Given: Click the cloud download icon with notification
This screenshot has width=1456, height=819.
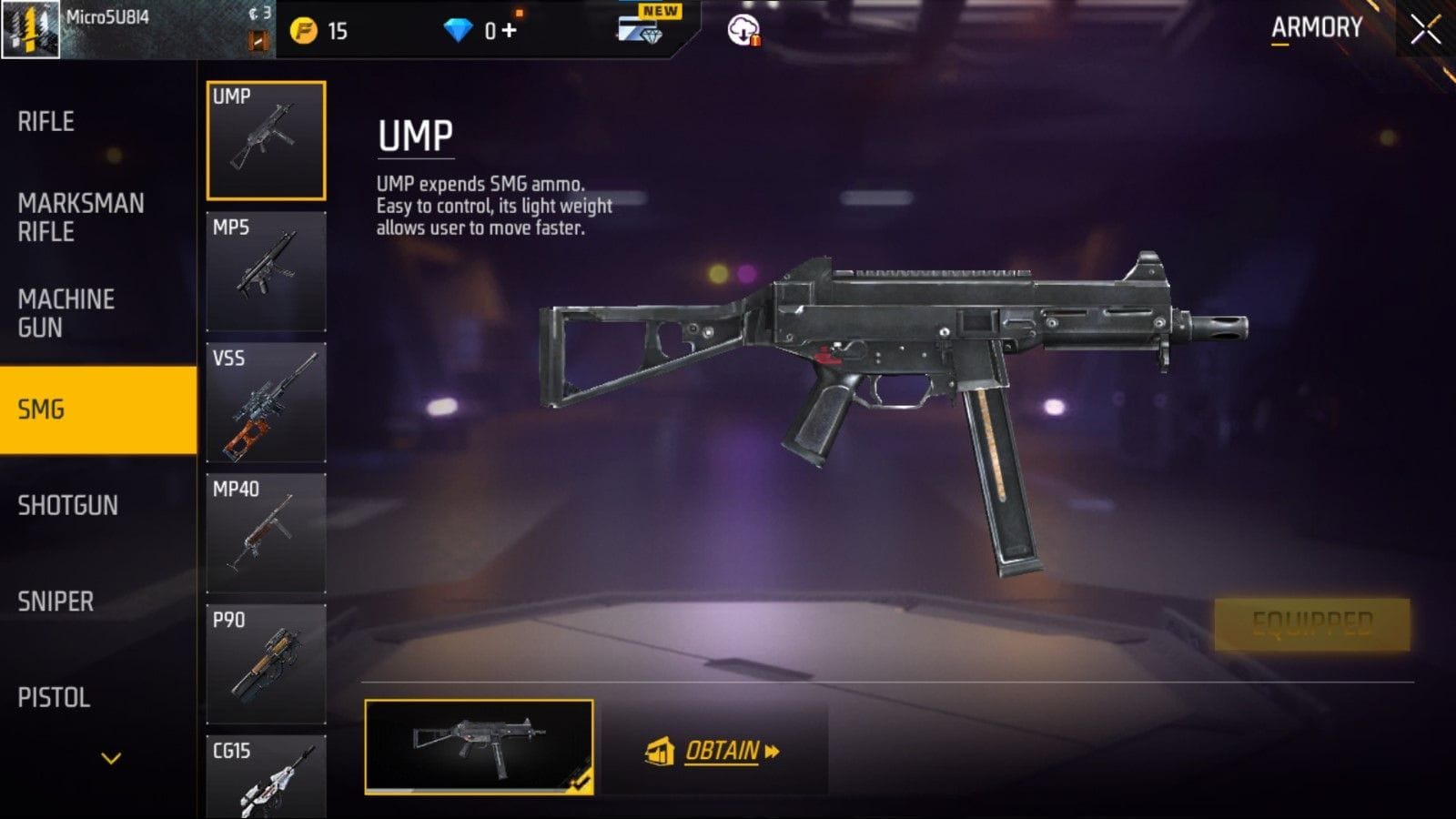Looking at the screenshot, I should tap(744, 29).
